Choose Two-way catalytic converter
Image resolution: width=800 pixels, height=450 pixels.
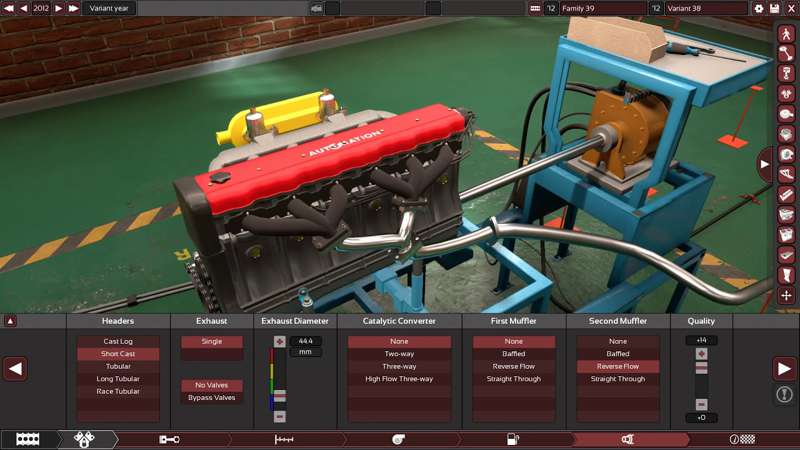pyautogui.click(x=399, y=354)
